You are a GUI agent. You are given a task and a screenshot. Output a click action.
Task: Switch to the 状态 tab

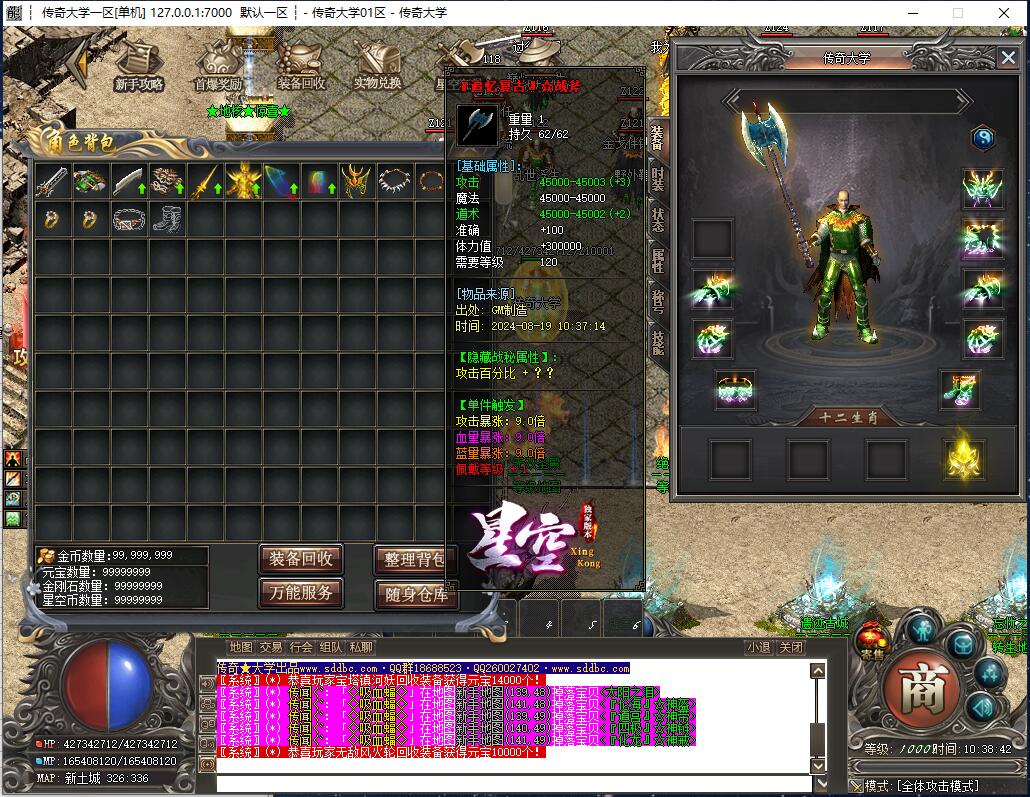657,220
